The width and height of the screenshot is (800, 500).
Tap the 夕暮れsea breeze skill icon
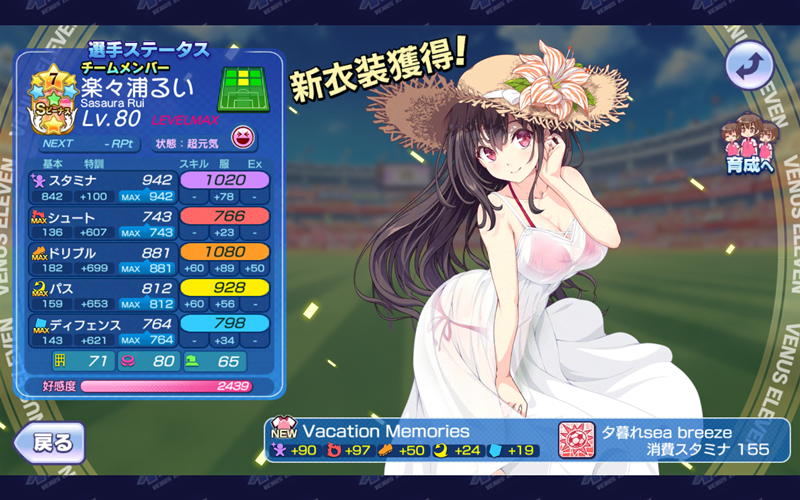(575, 440)
